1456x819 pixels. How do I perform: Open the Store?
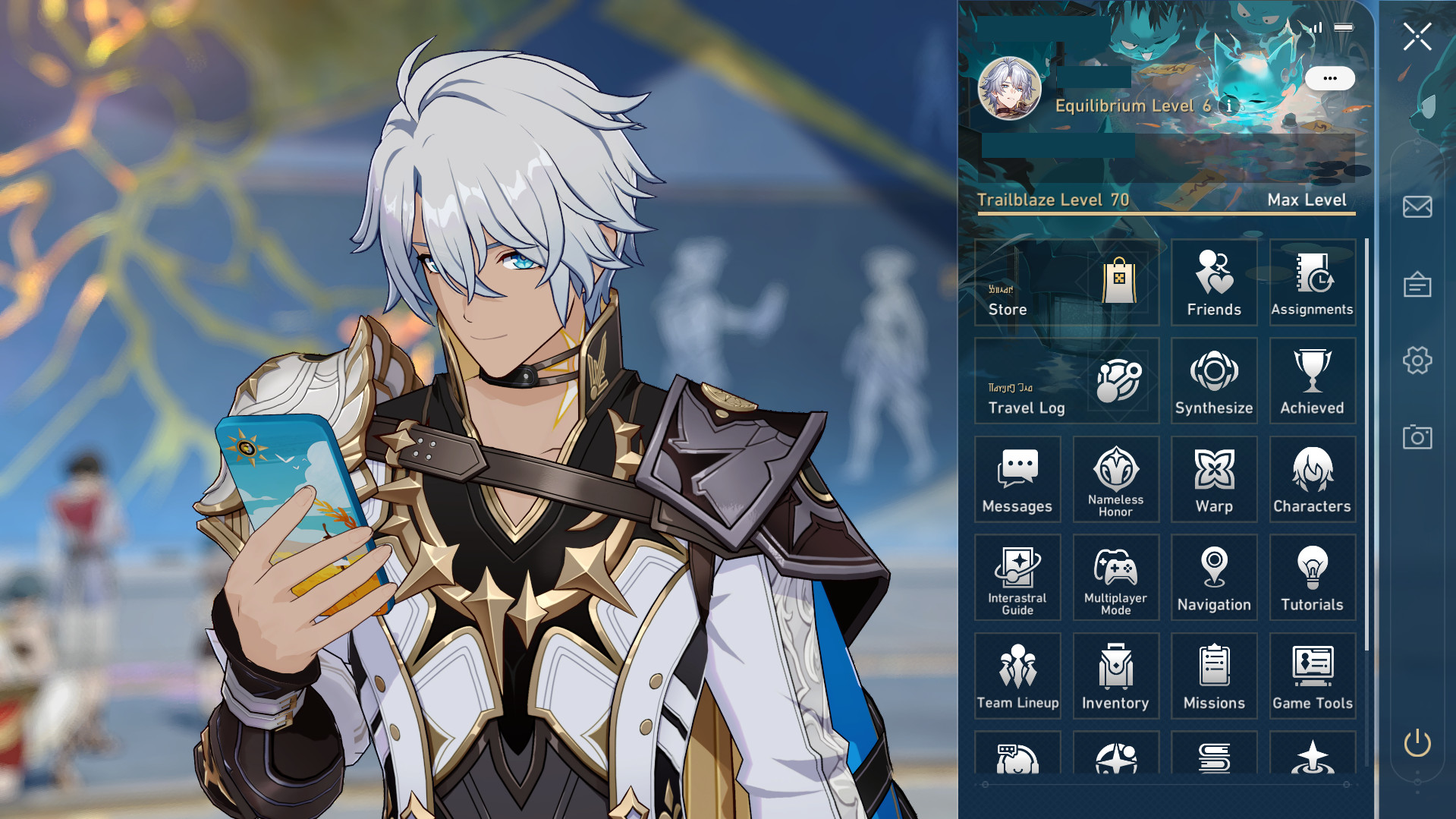click(x=1065, y=283)
